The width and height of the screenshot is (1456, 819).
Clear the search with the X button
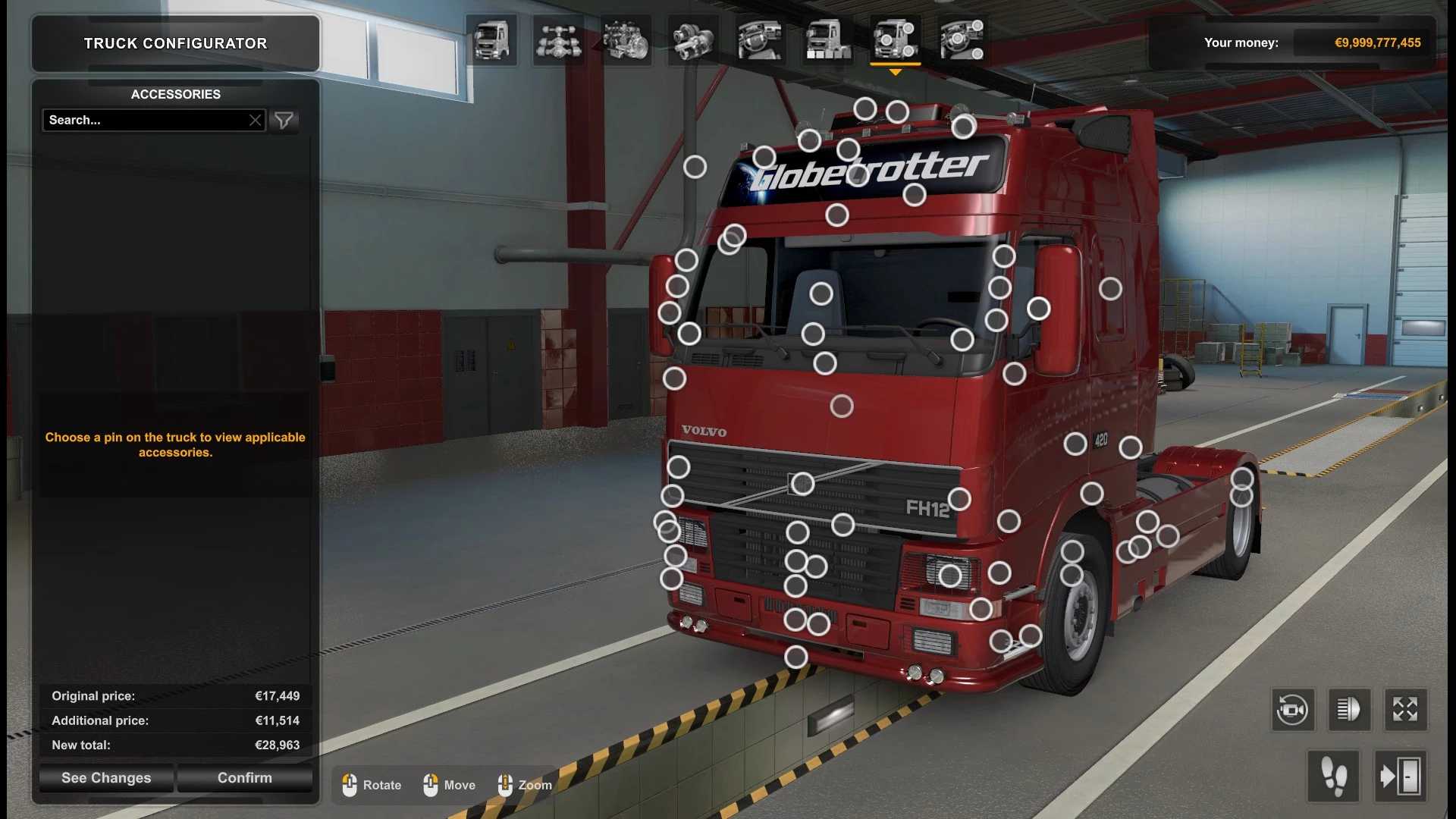[255, 120]
